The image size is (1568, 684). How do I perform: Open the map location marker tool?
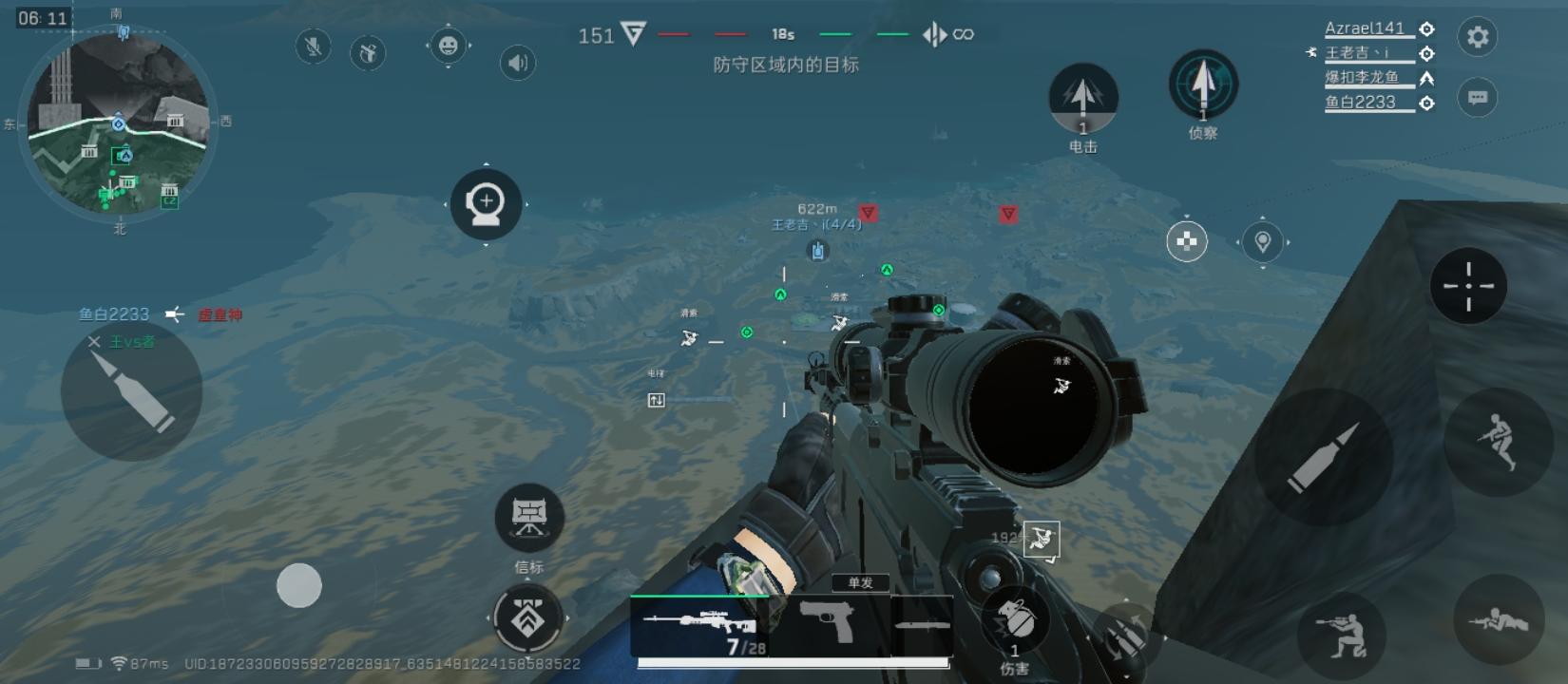(x=1262, y=242)
